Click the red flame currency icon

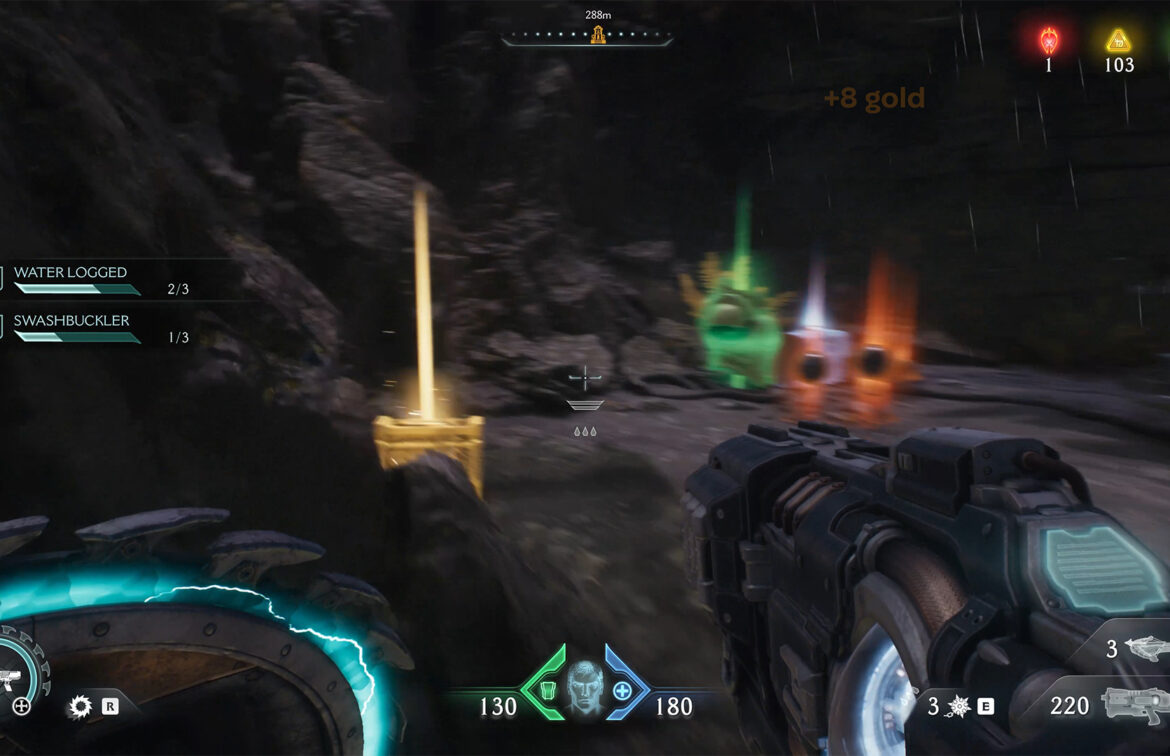pyautogui.click(x=1048, y=41)
